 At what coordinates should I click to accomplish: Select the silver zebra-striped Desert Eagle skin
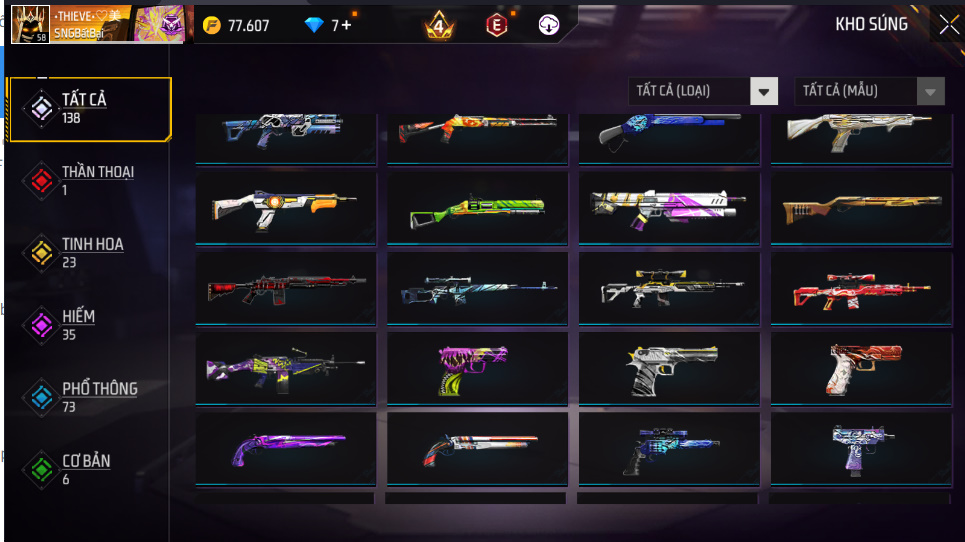pos(669,368)
